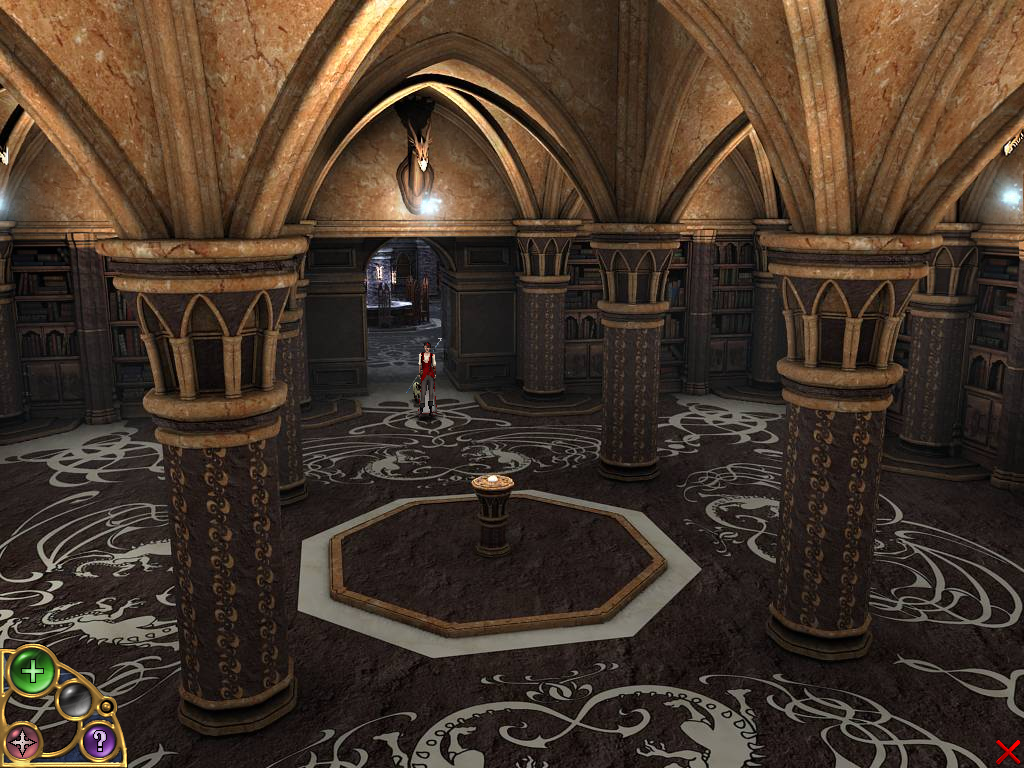Click the grey orb in the HUD
This screenshot has width=1024, height=768.
[x=74, y=701]
